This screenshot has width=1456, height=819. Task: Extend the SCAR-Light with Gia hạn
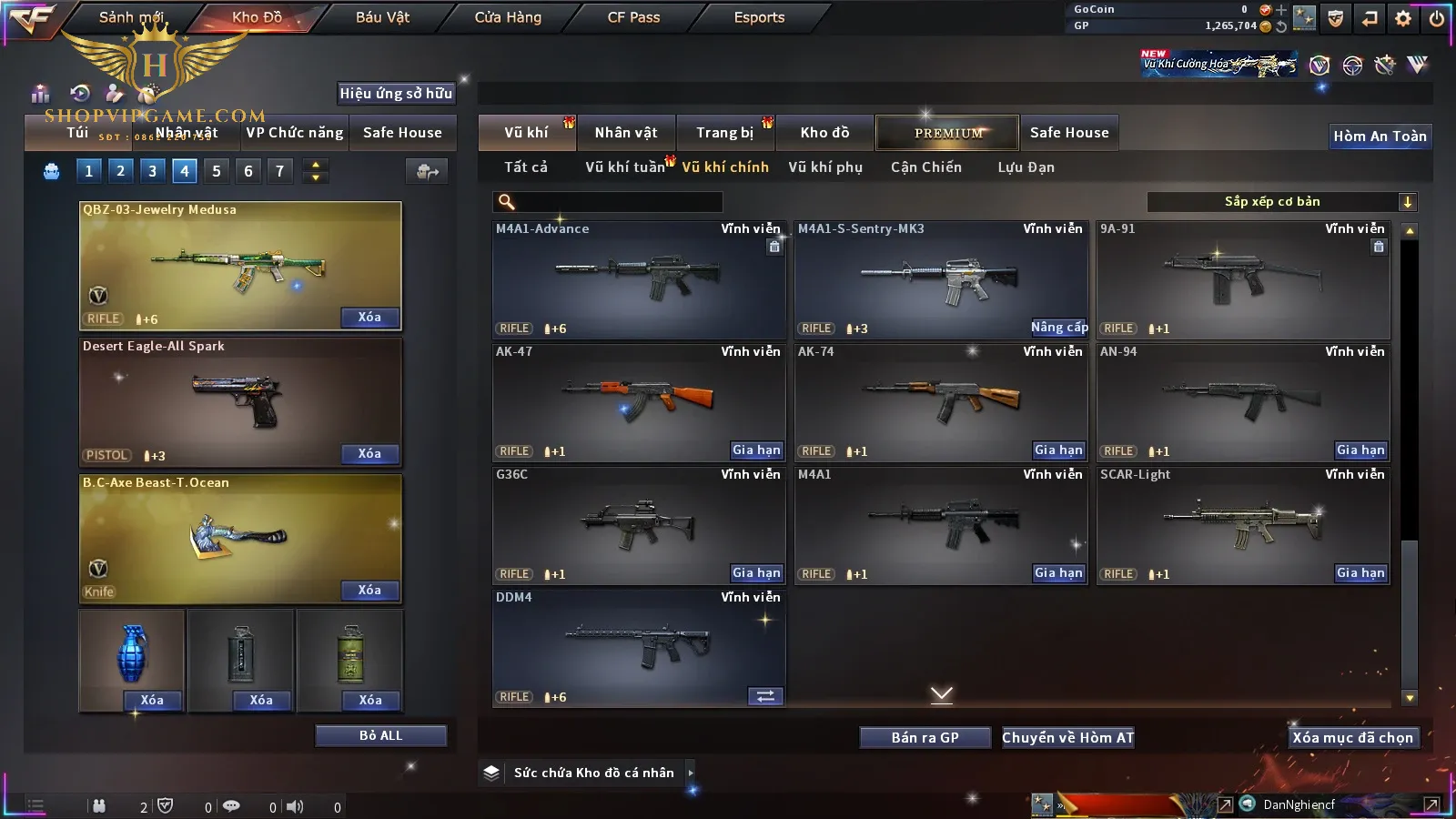coord(1360,573)
